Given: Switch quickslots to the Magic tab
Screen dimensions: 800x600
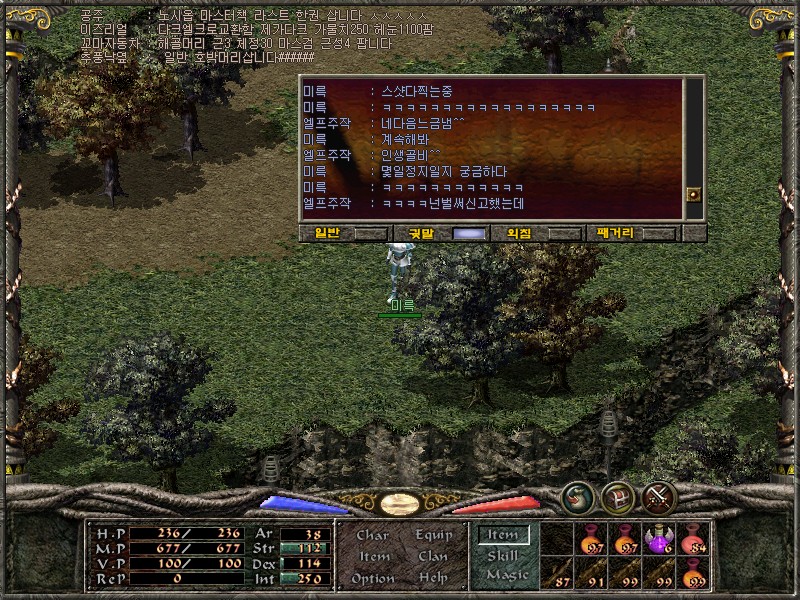Looking at the screenshot, I should click(506, 575).
